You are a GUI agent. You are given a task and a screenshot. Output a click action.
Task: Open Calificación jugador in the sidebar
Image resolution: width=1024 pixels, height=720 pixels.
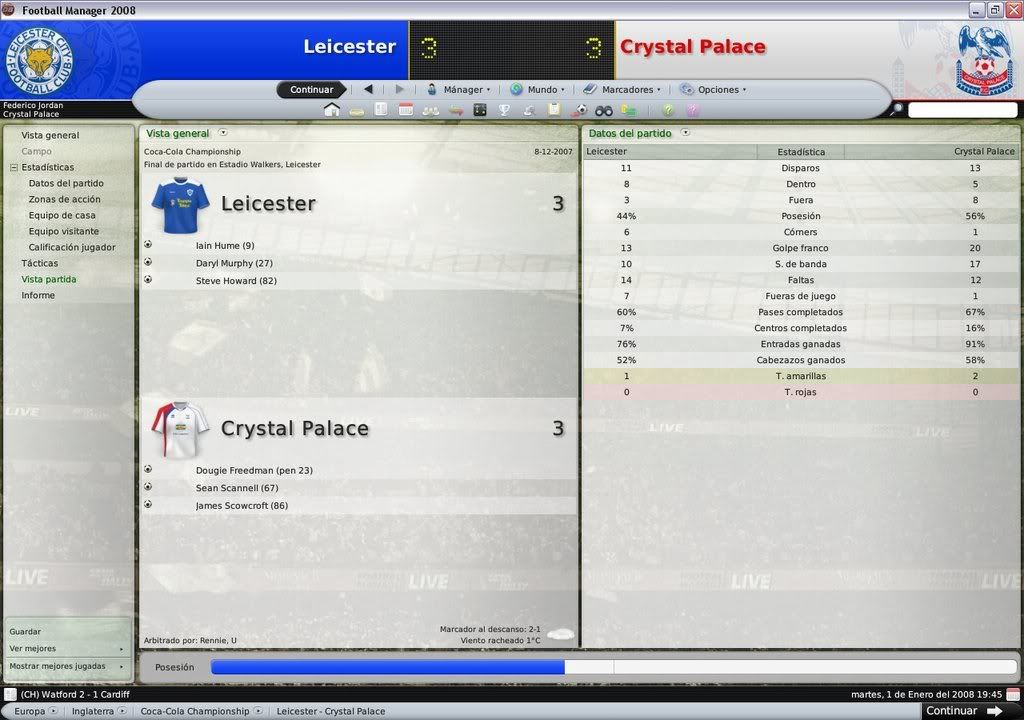[72, 247]
